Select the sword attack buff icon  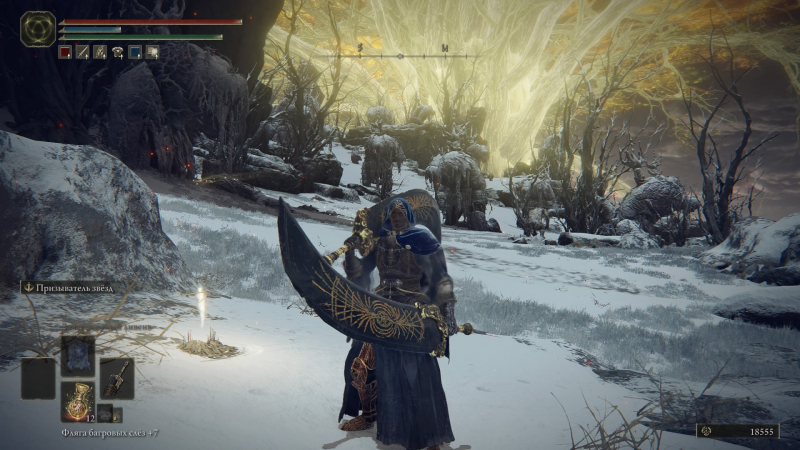tap(83, 52)
